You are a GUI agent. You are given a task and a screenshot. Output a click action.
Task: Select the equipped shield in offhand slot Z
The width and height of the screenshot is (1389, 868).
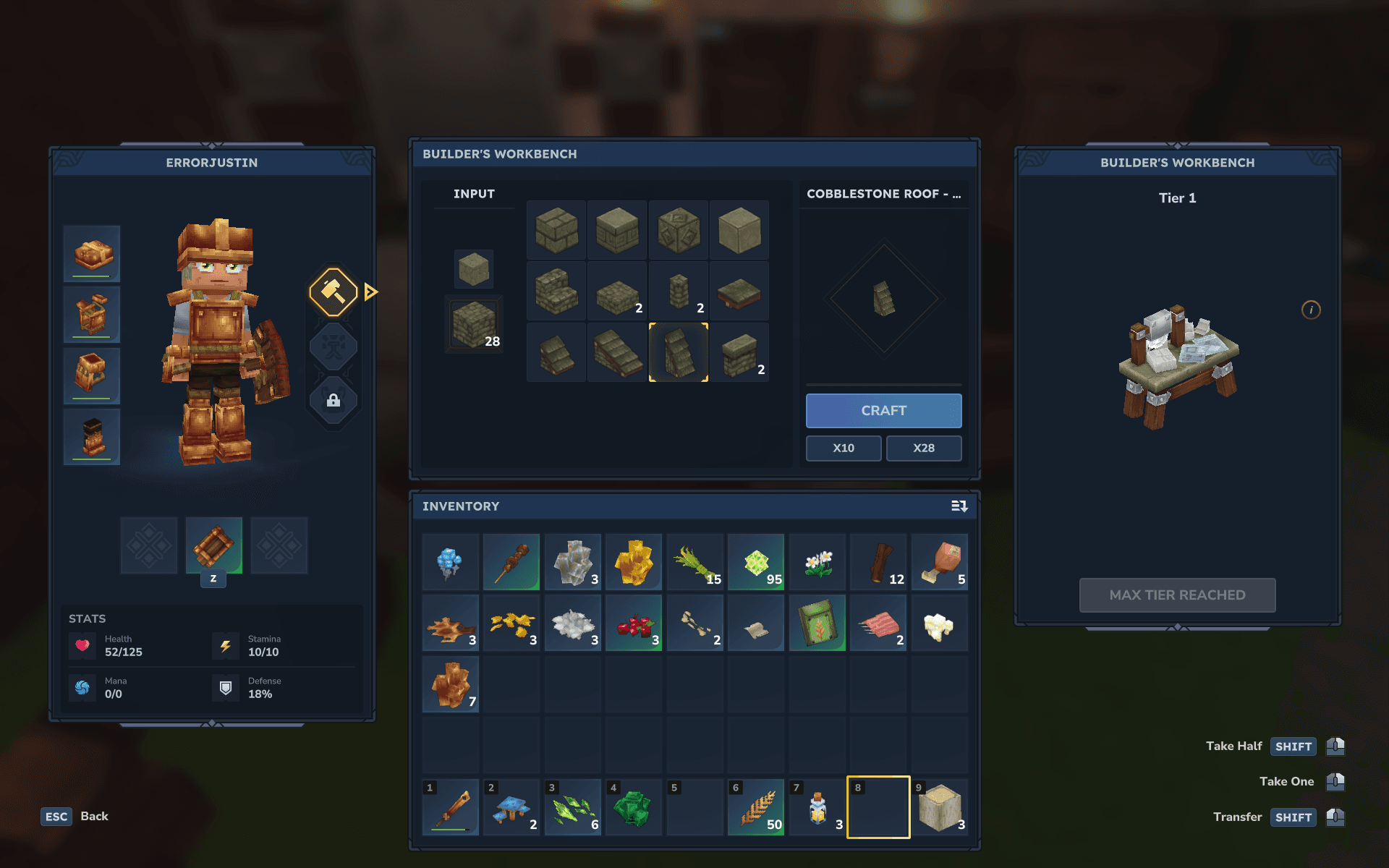[x=213, y=545]
